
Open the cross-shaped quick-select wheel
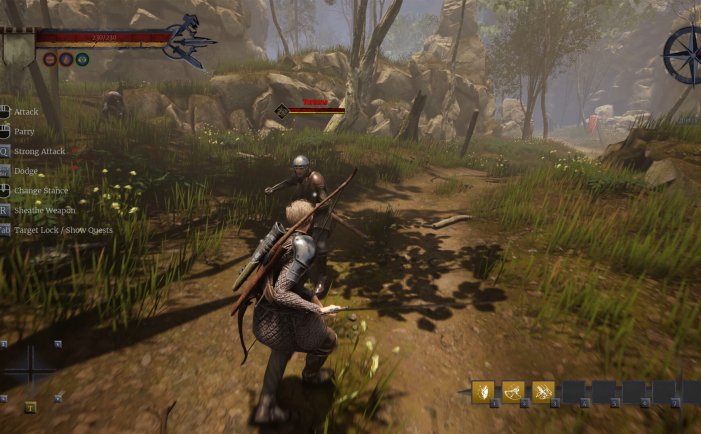pyautogui.click(x=30, y=370)
